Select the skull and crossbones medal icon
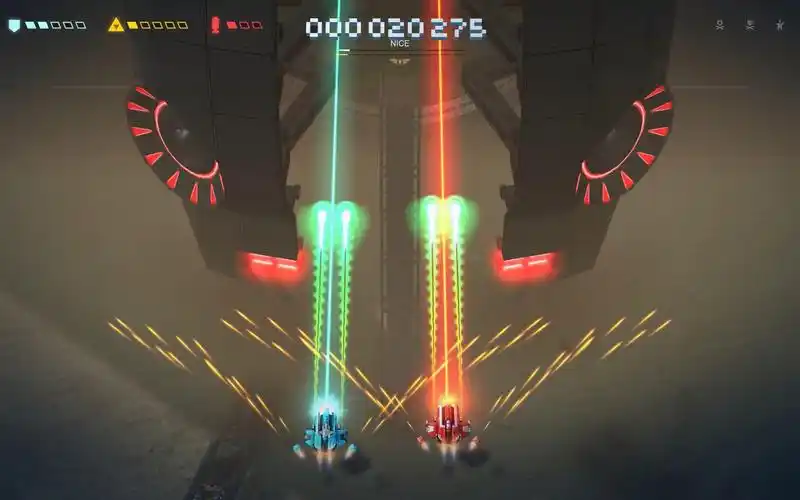The image size is (800, 500). pyautogui.click(x=720, y=26)
